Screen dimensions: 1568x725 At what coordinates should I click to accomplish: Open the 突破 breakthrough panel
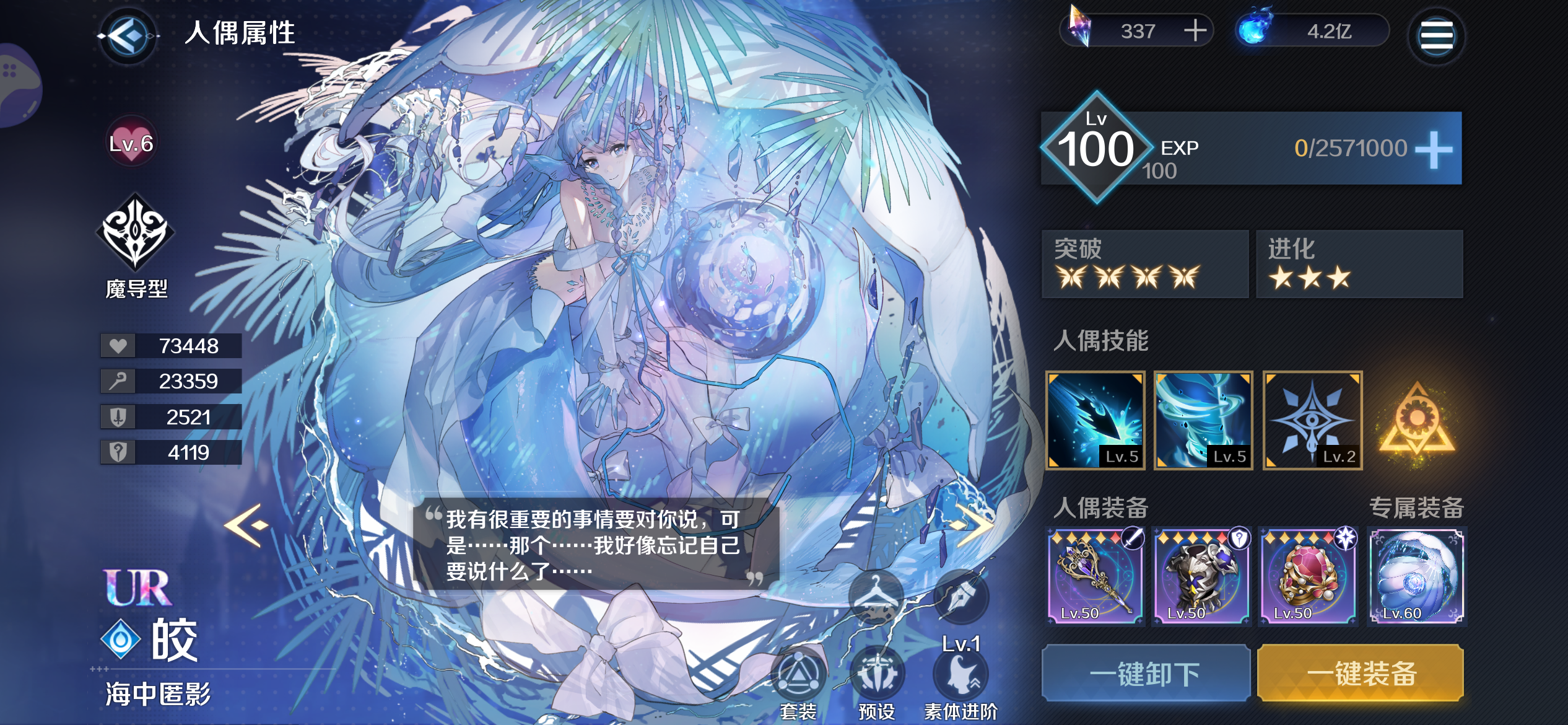[x=1144, y=265]
